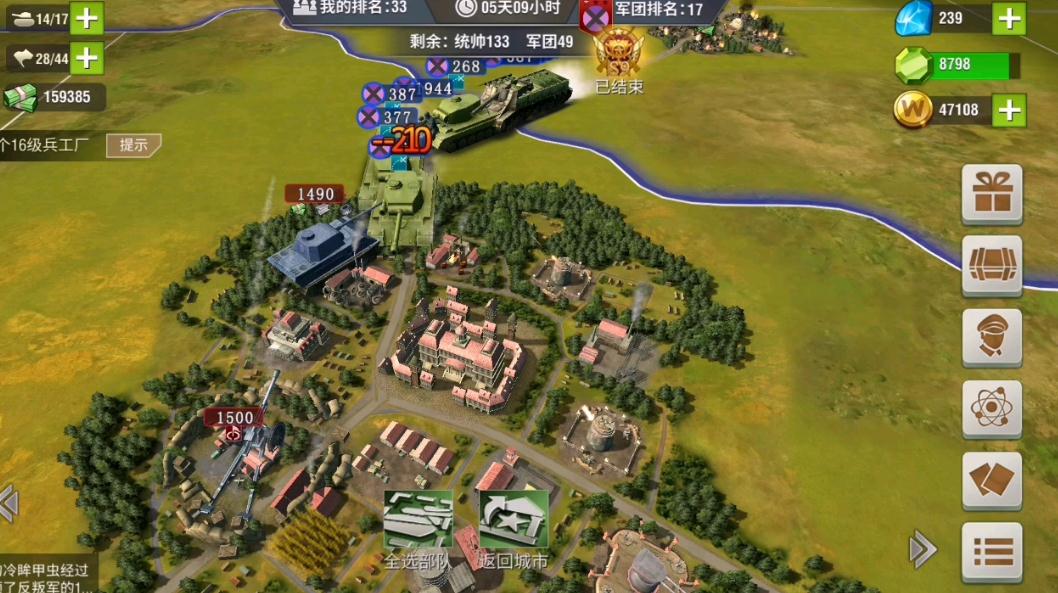Open the list menu button
The image size is (1058, 593).
(991, 551)
